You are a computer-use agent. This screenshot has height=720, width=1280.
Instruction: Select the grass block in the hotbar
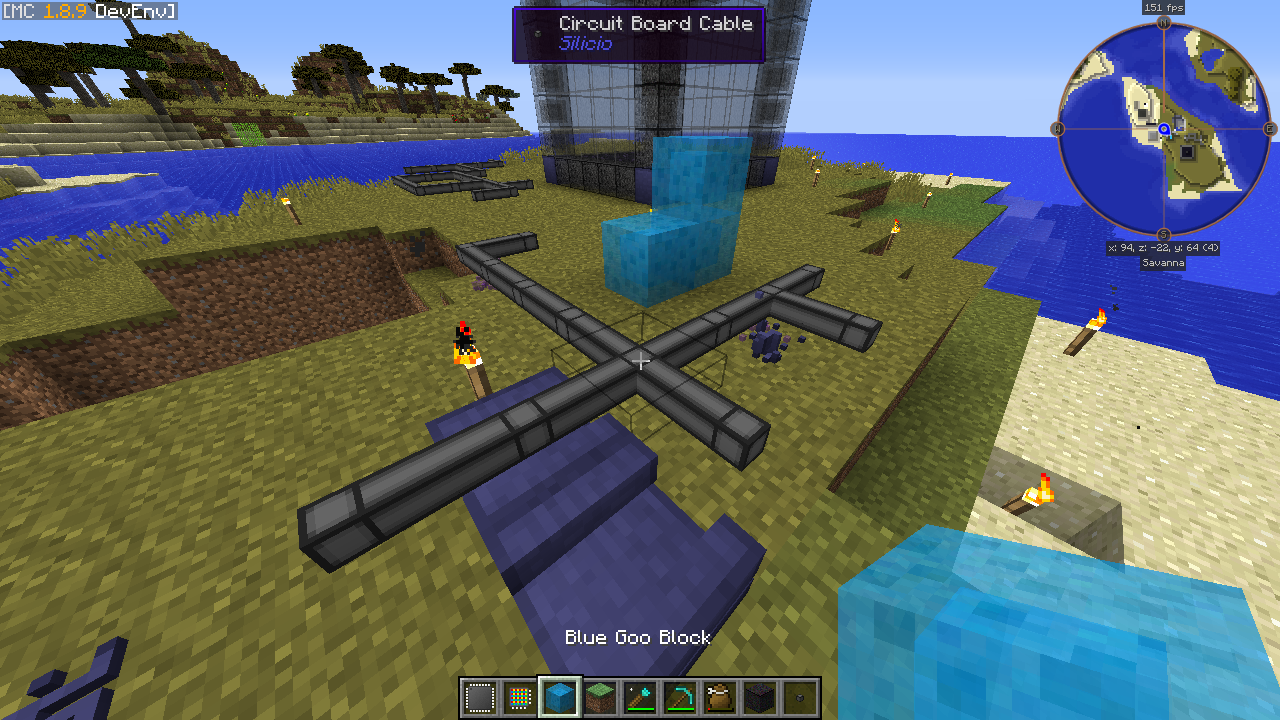(x=600, y=697)
